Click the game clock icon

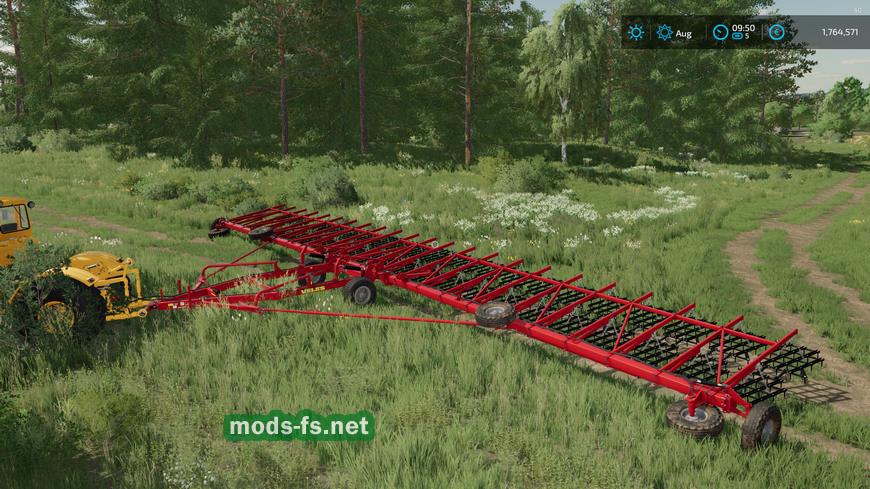(720, 32)
